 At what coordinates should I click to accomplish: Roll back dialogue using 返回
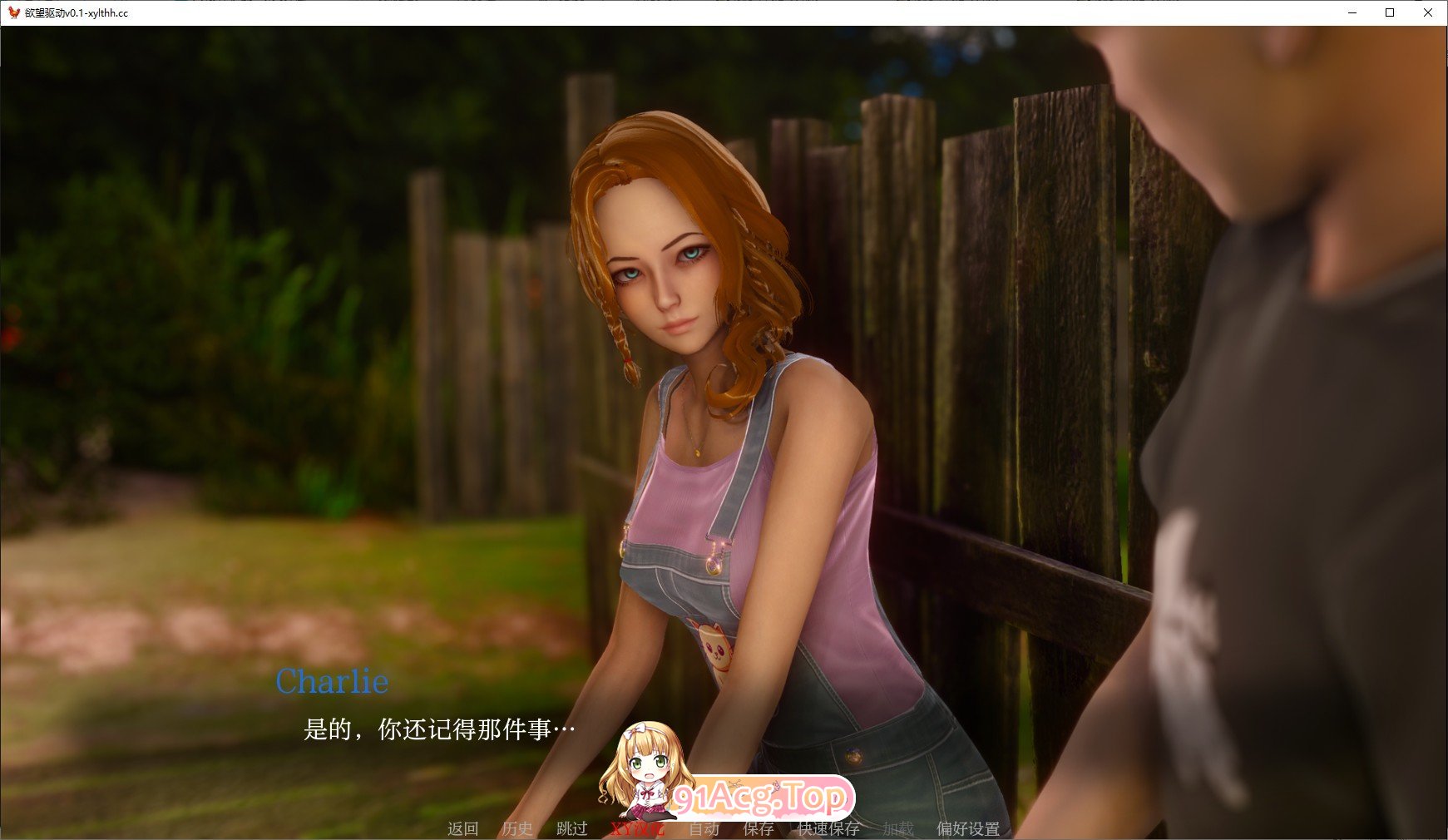pos(462,829)
